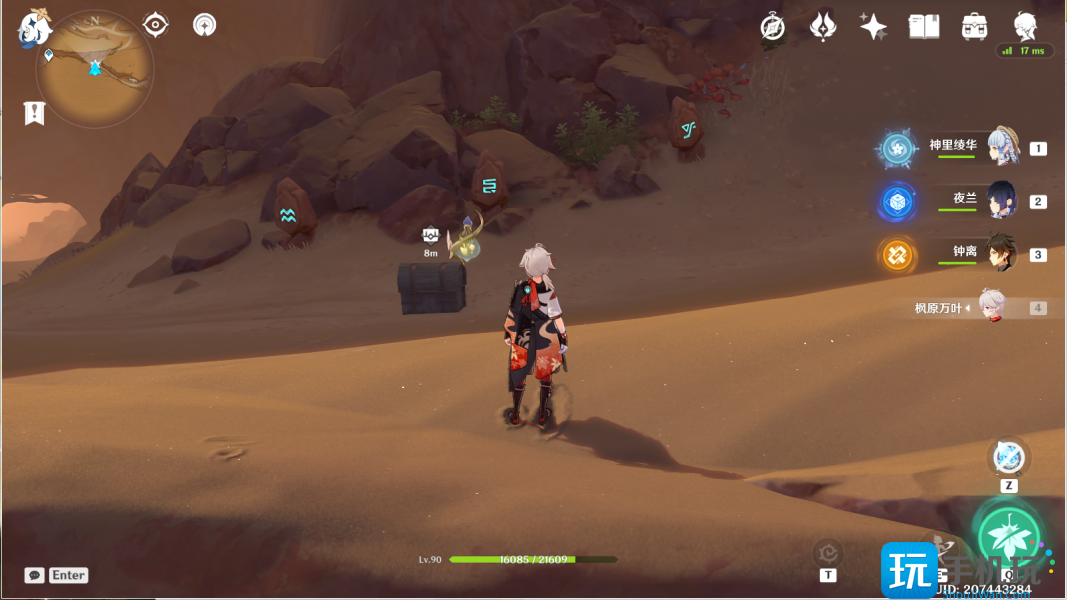
Task: Open the backpack inventory
Action: click(x=975, y=27)
